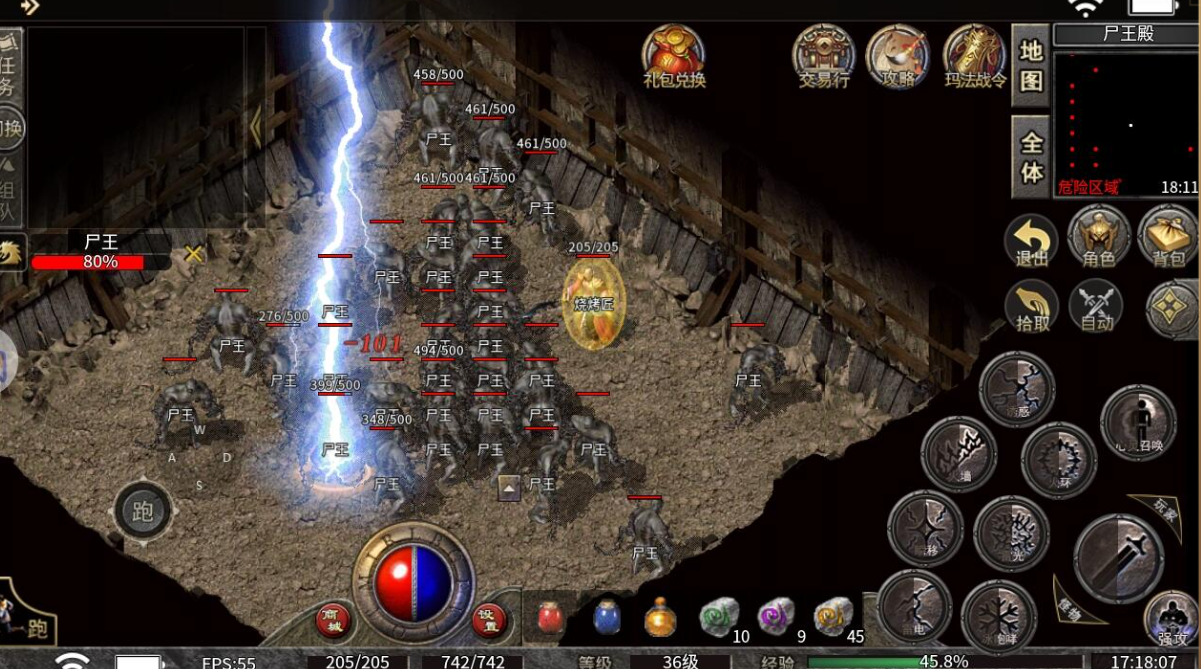This screenshot has width=1201, height=669.
Task: Close the 尸王 target frame with the X
Action: pyautogui.click(x=194, y=254)
